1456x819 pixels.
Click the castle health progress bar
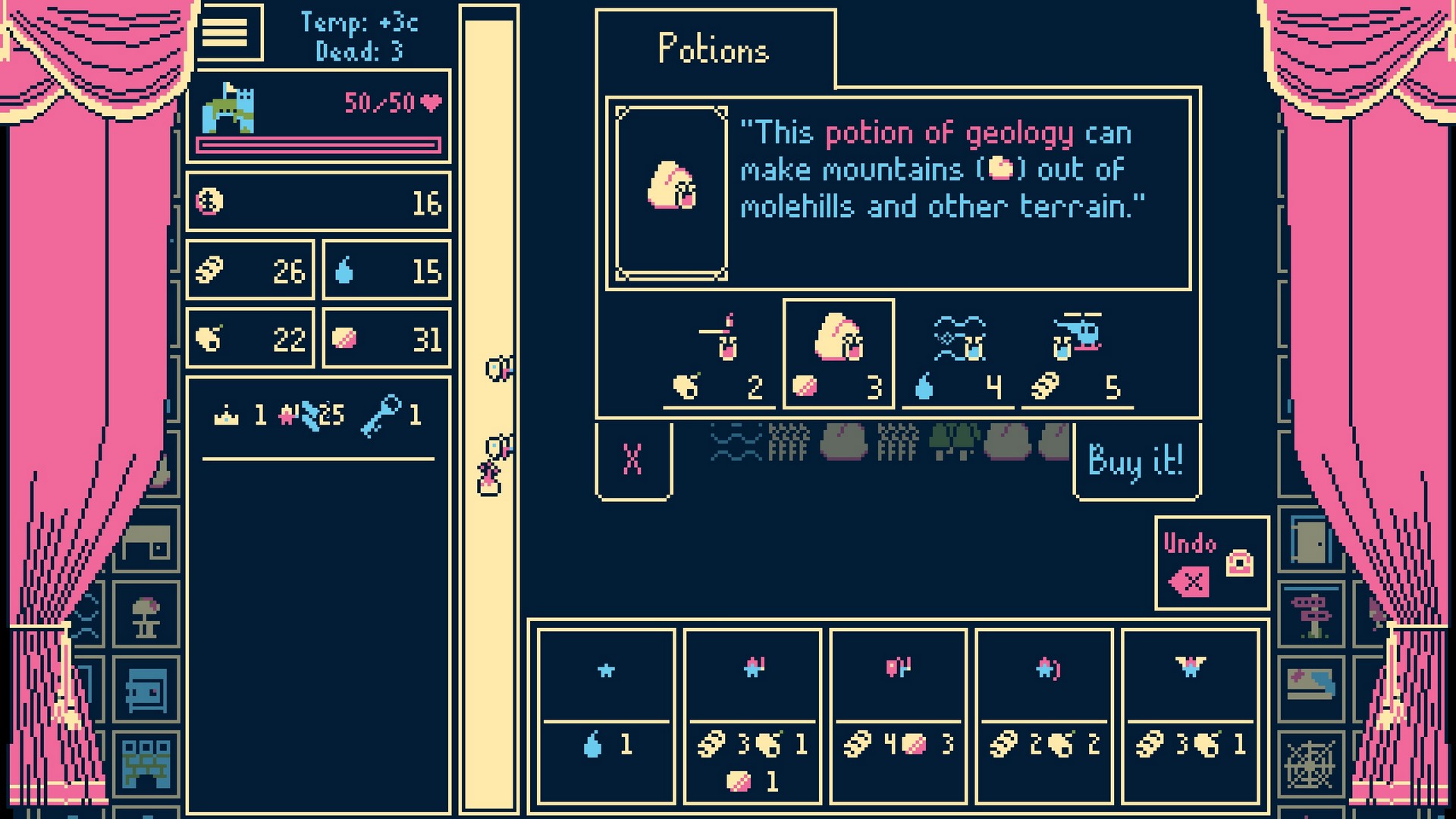point(318,144)
